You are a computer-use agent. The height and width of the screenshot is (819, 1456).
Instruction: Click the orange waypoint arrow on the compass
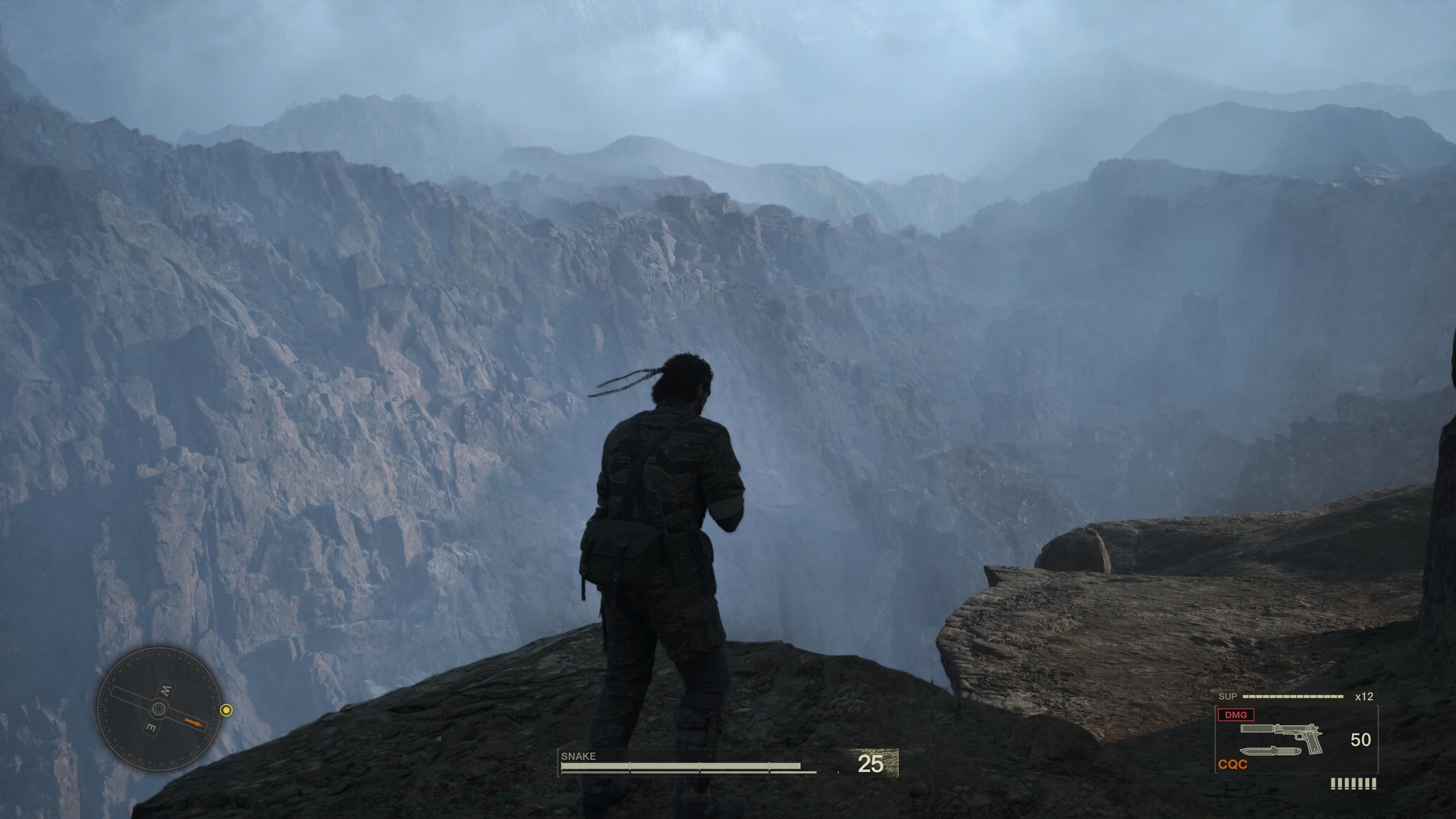tap(193, 722)
